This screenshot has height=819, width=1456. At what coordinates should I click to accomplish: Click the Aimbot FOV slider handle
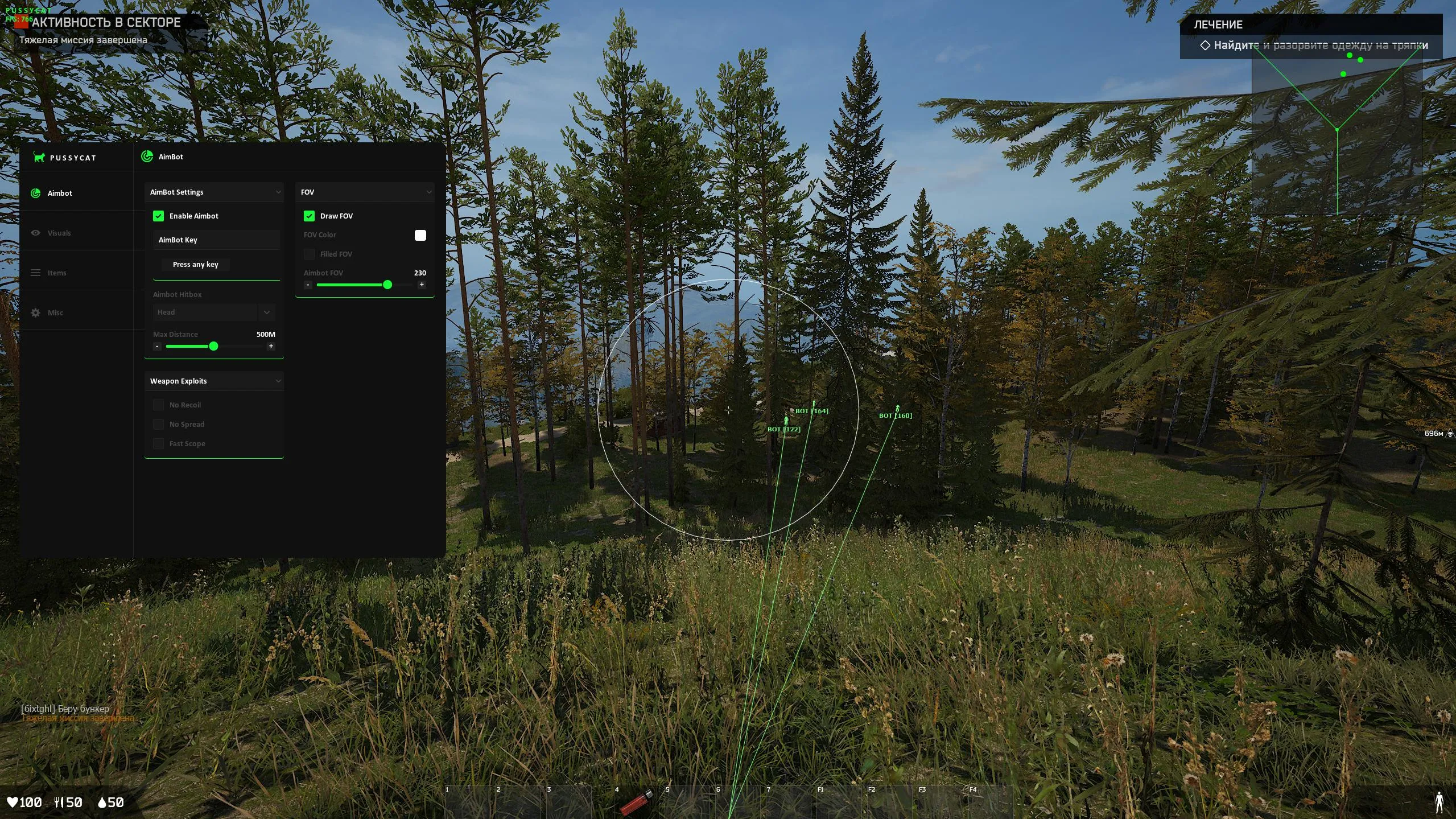click(x=387, y=285)
